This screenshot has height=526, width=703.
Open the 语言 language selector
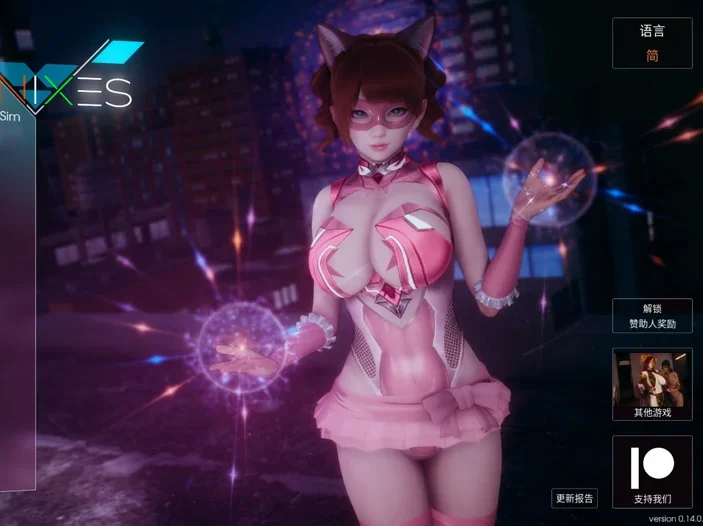652,44
